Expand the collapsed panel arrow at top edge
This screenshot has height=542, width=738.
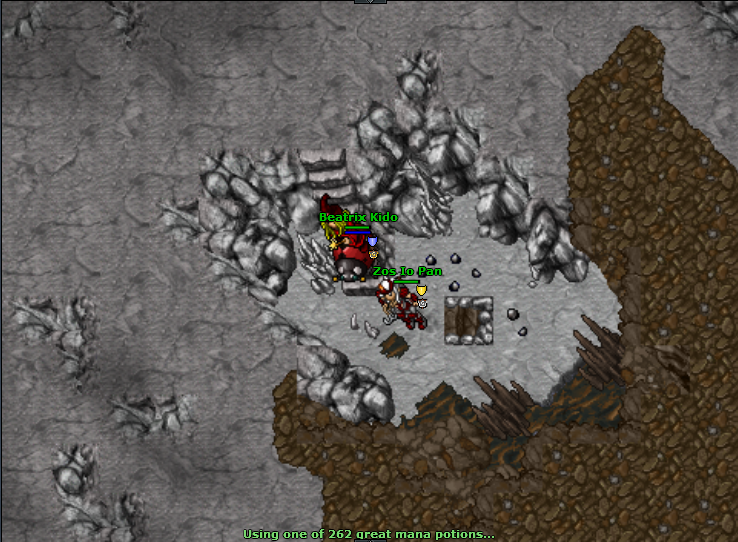click(x=368, y=2)
